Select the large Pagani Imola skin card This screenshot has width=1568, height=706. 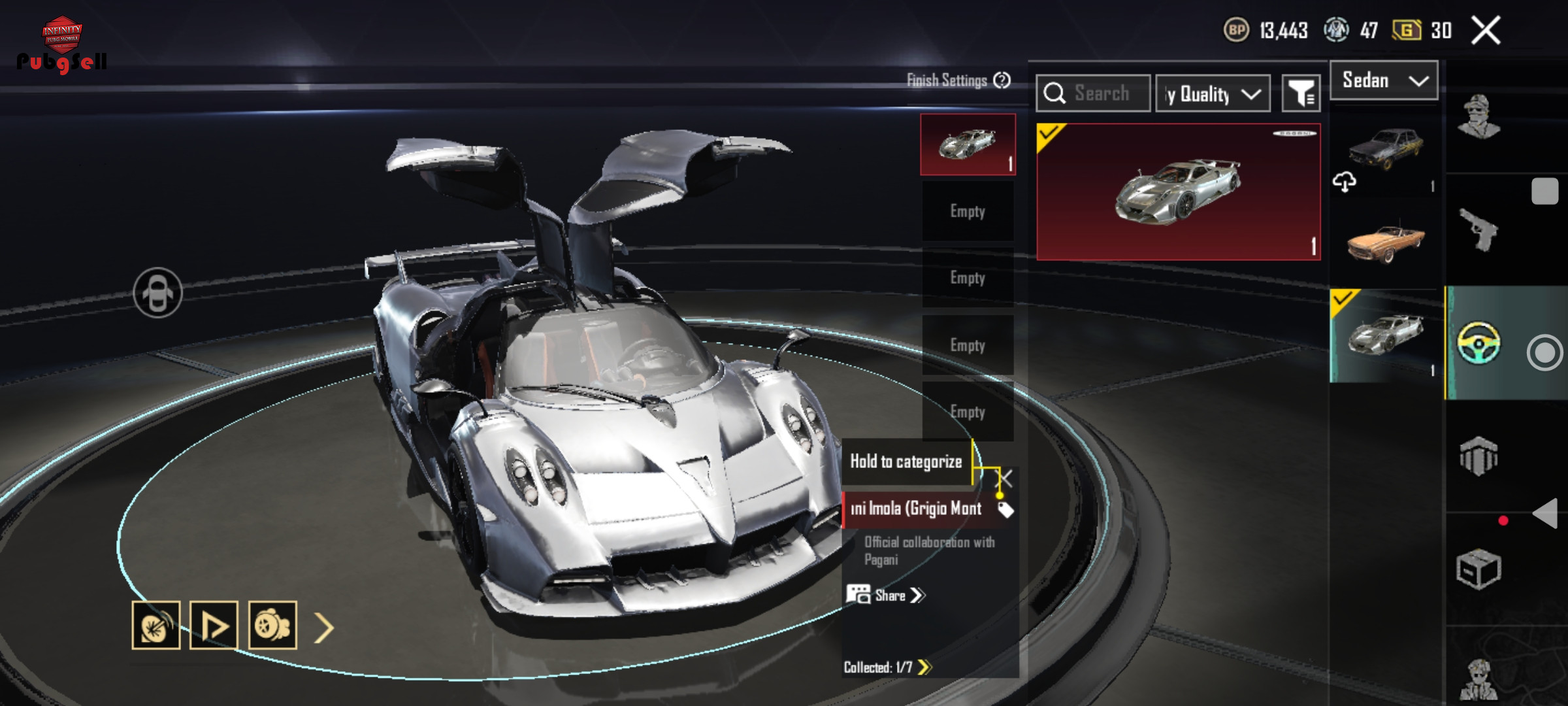pyautogui.click(x=1178, y=192)
